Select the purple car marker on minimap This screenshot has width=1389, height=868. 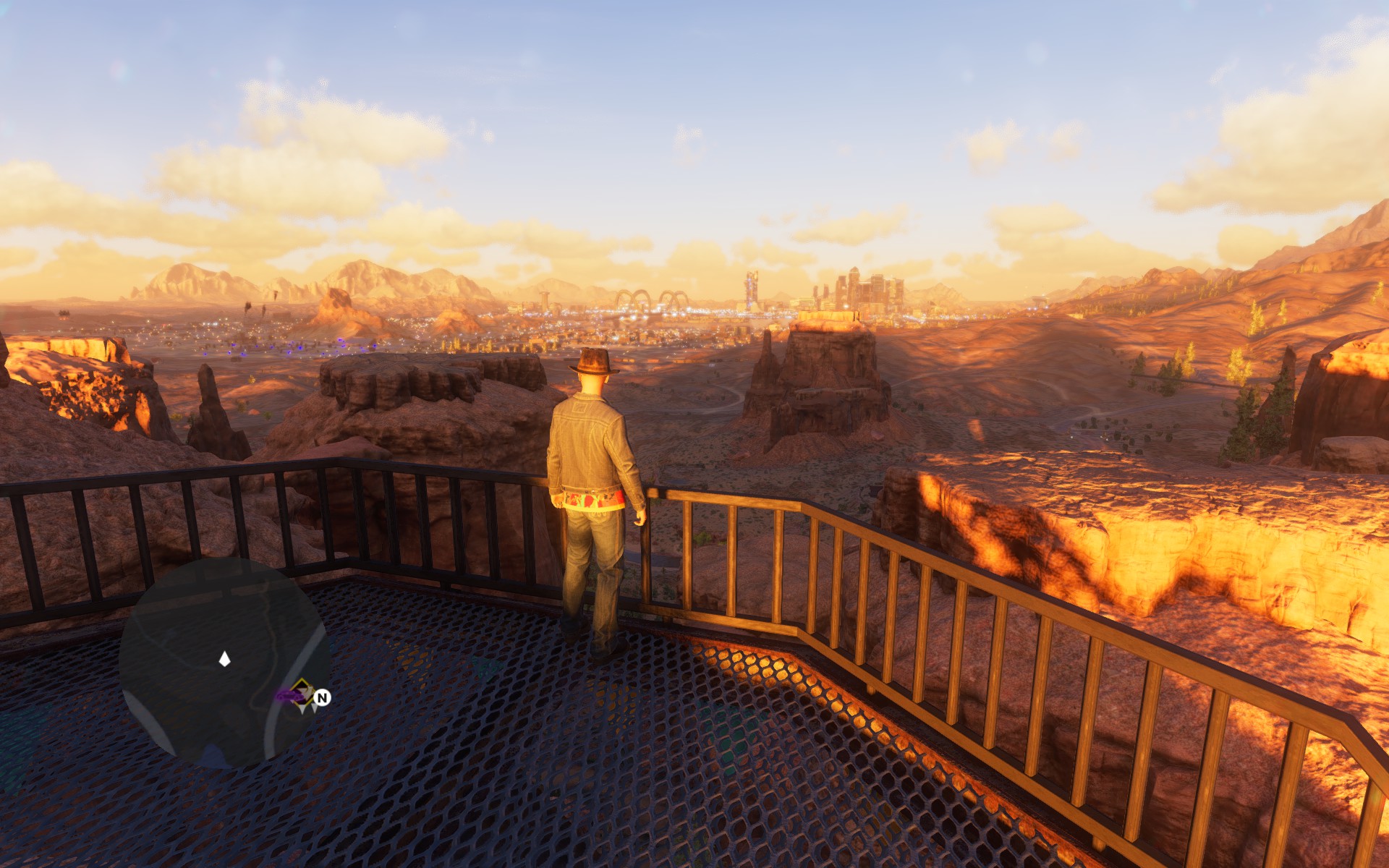tap(286, 696)
